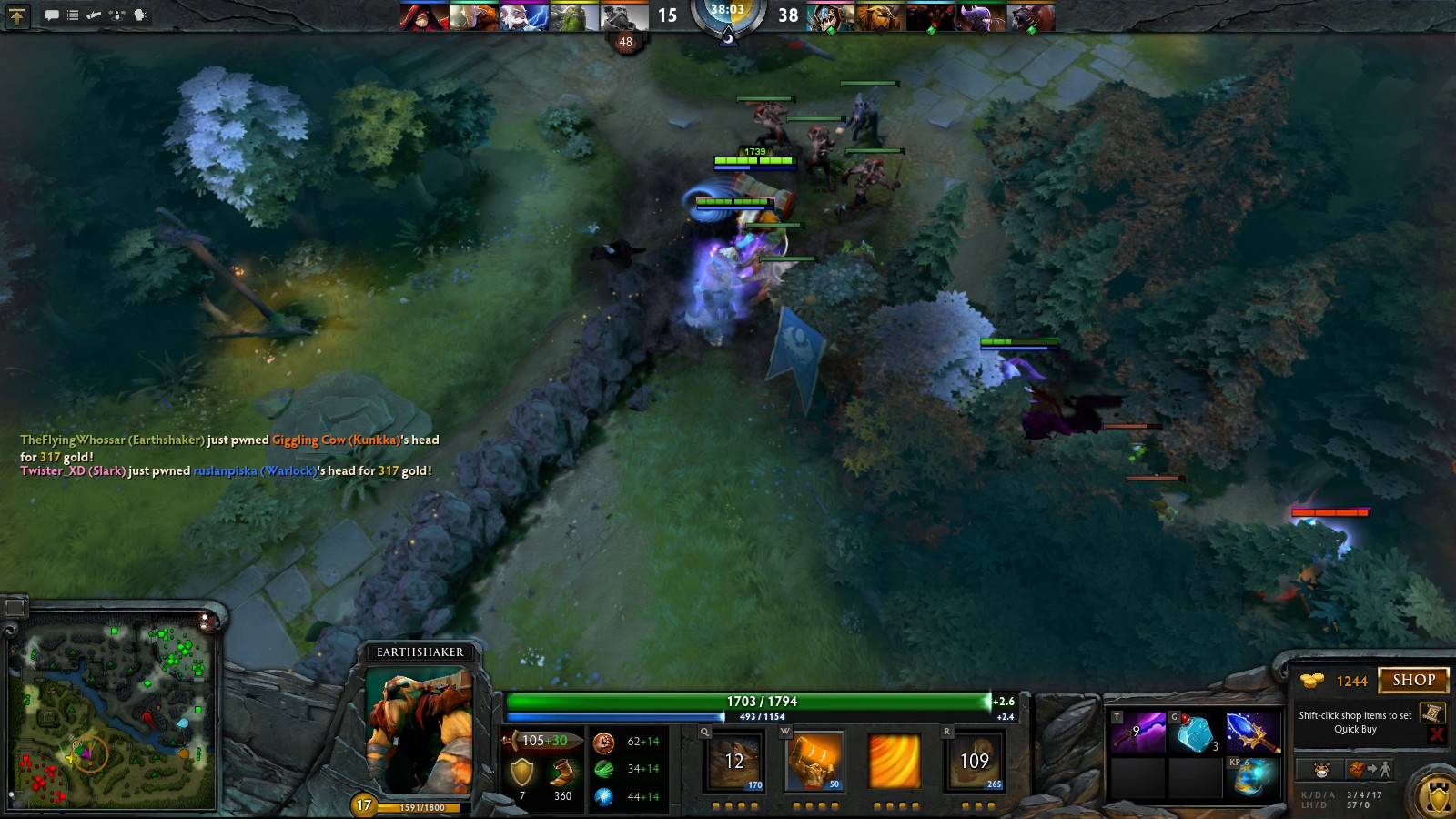
Task: Activate the Echo Slam ultimate
Action: tap(974, 762)
